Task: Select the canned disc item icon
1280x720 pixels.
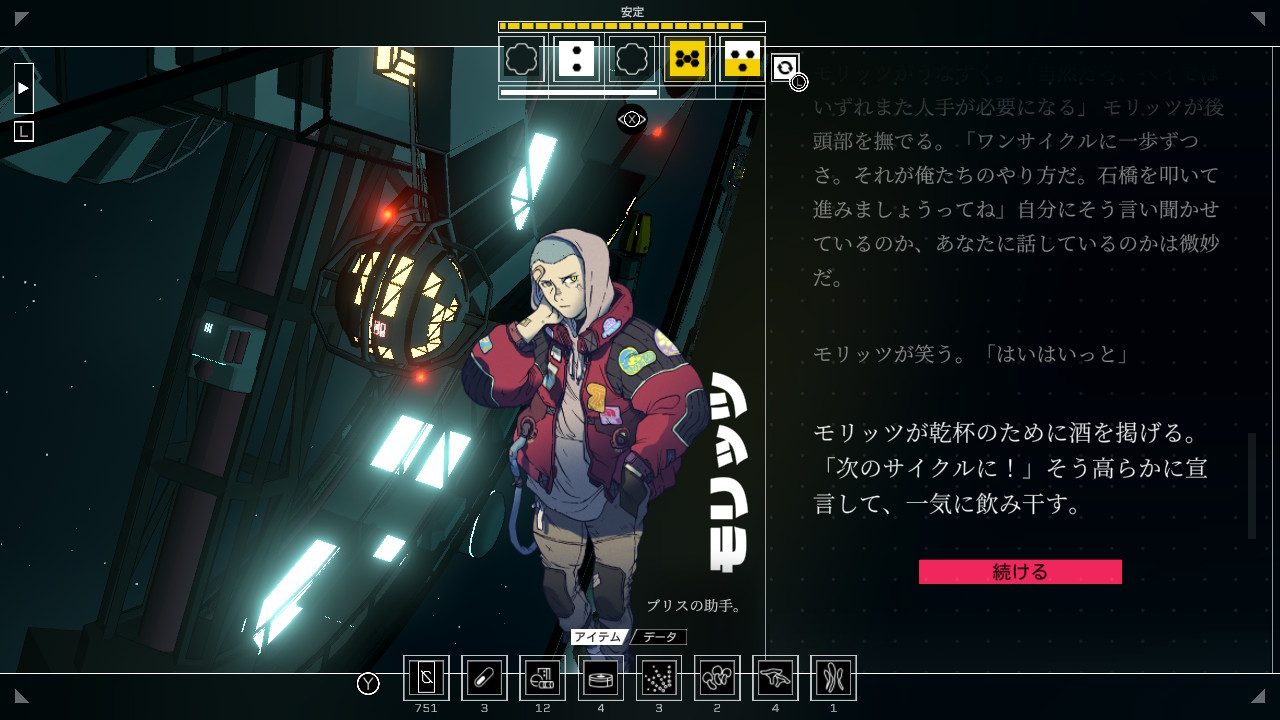Action: tap(601, 677)
